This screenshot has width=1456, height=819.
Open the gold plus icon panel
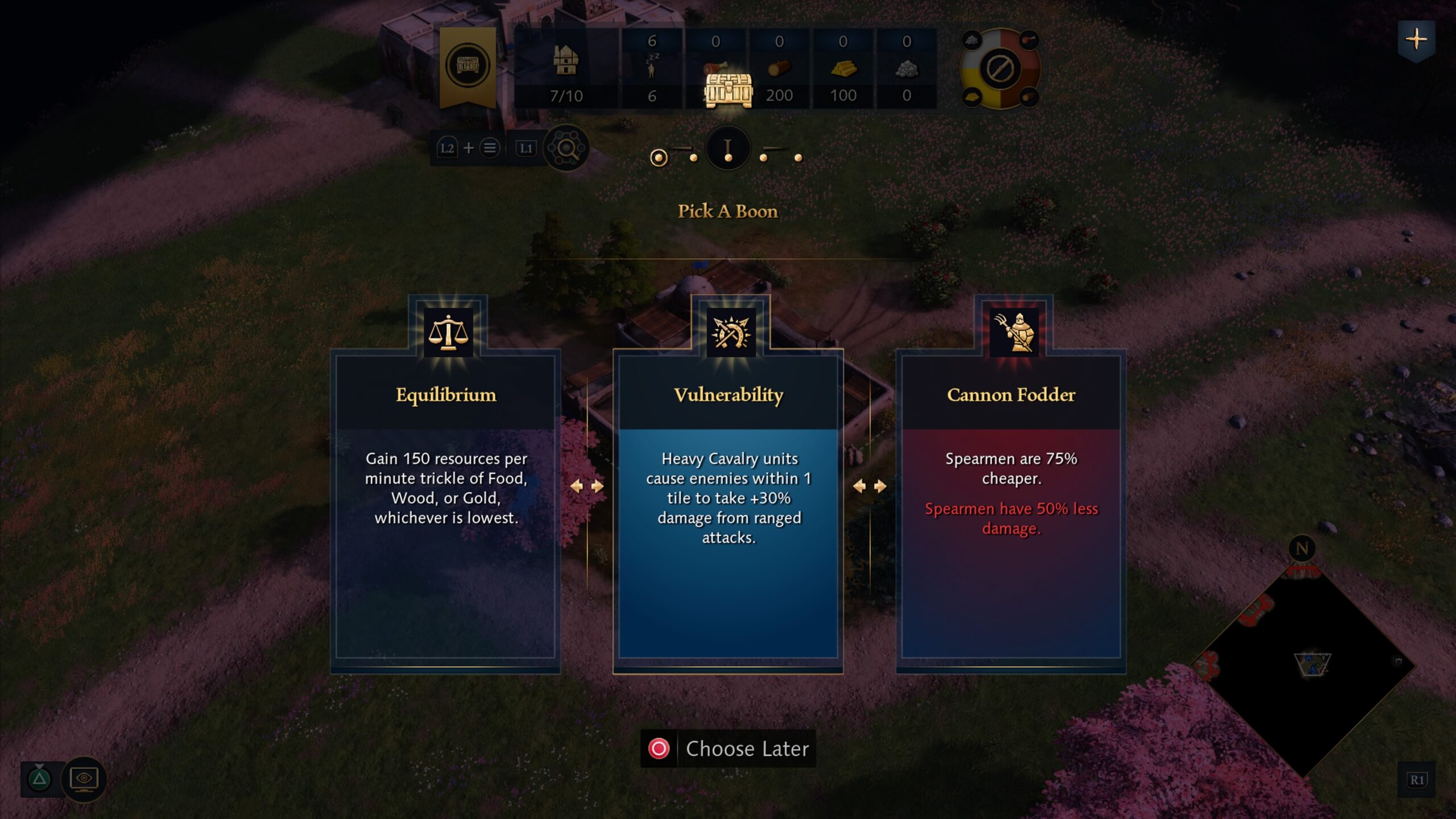click(x=1416, y=39)
